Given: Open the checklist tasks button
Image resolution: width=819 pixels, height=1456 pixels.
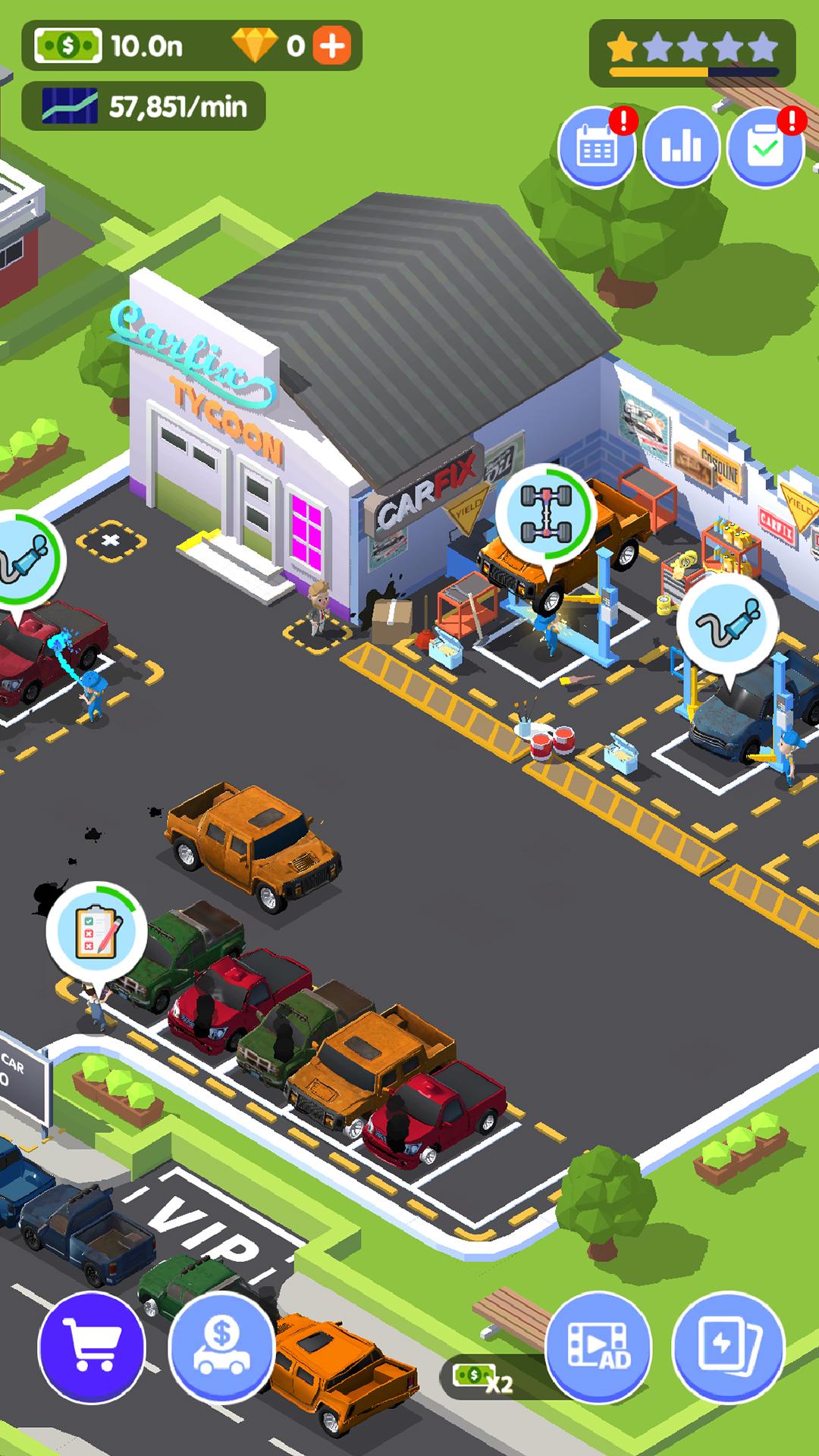Looking at the screenshot, I should tap(765, 148).
